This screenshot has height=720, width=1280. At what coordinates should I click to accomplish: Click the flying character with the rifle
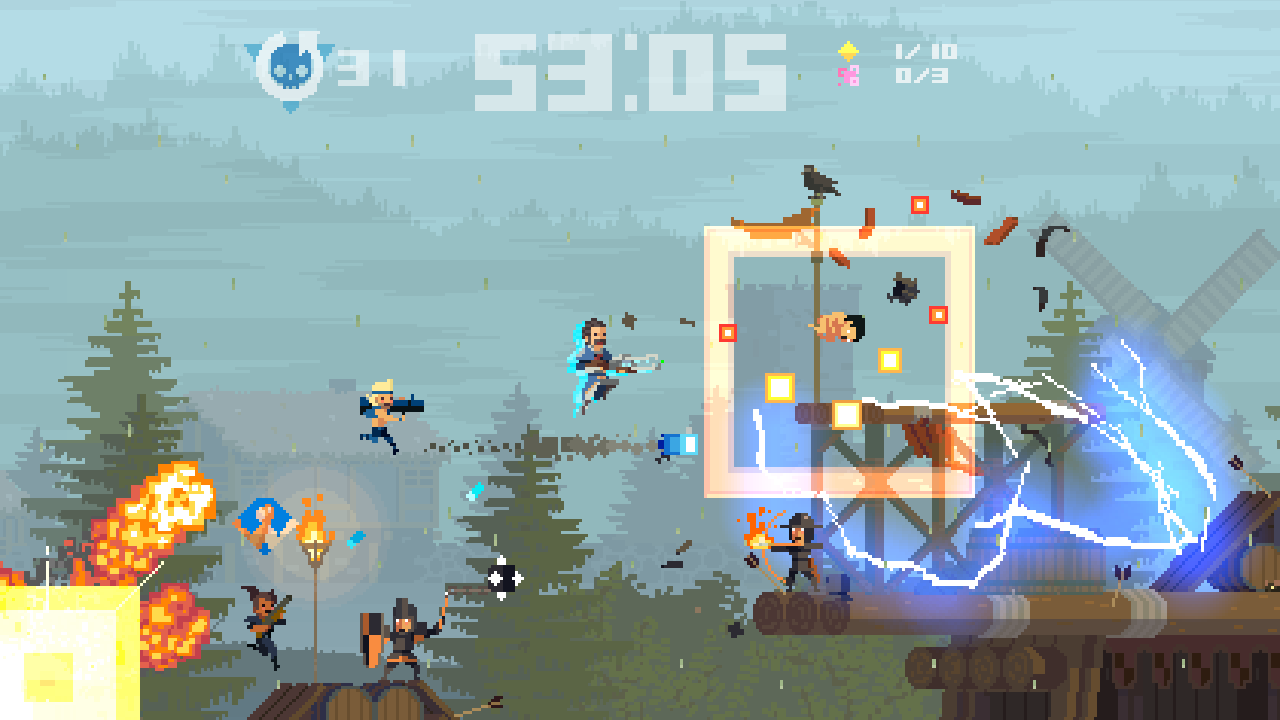[598, 362]
